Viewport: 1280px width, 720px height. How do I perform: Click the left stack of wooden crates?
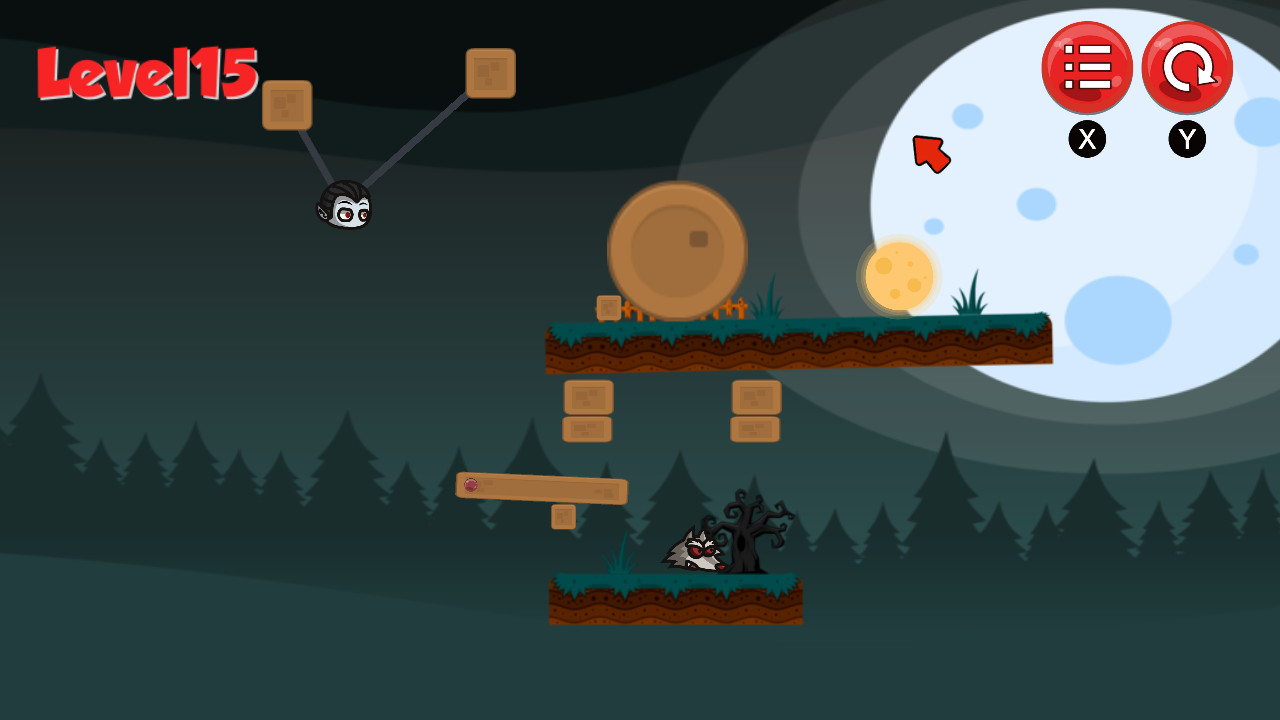point(588,412)
